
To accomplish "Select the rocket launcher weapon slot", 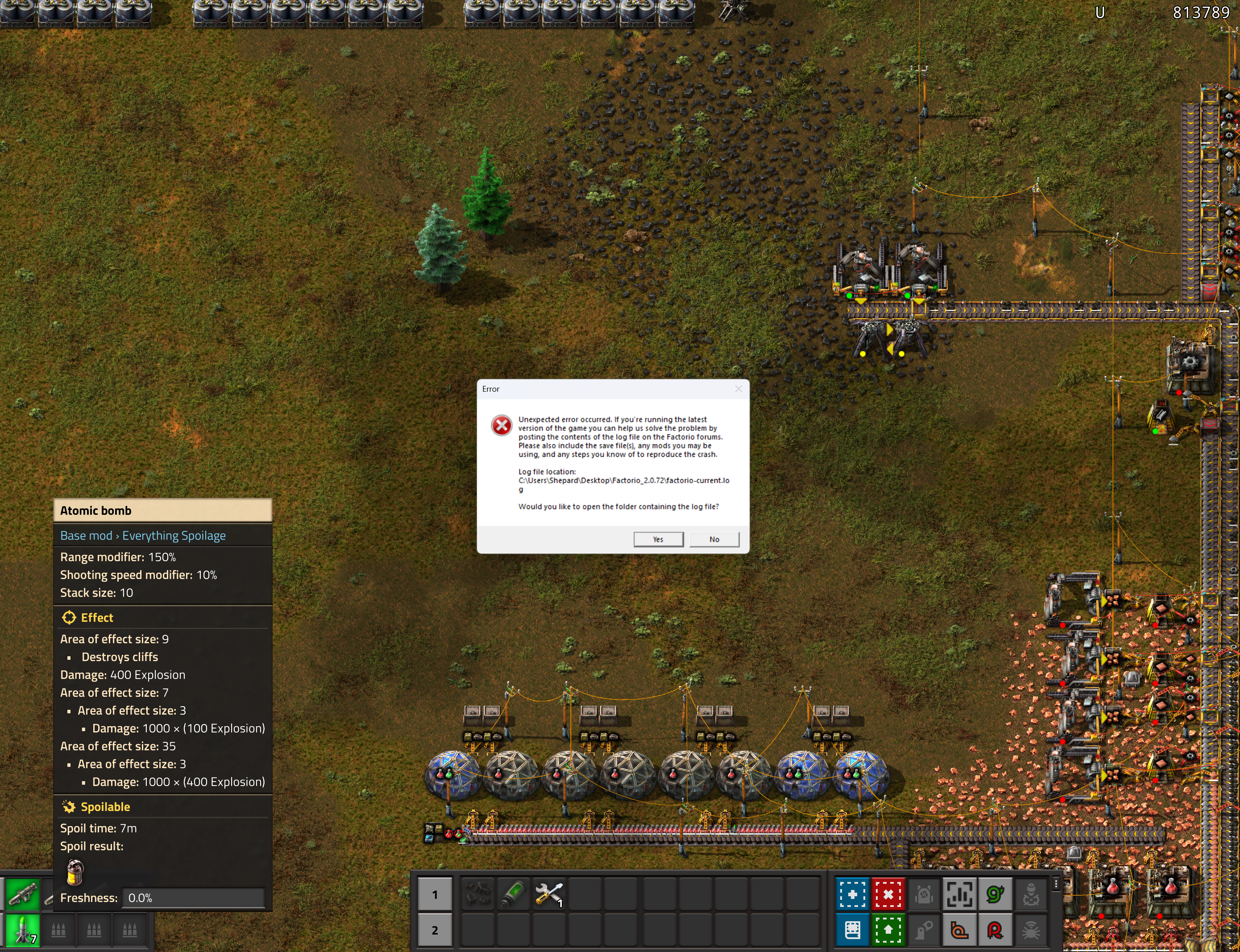I will coord(23,894).
